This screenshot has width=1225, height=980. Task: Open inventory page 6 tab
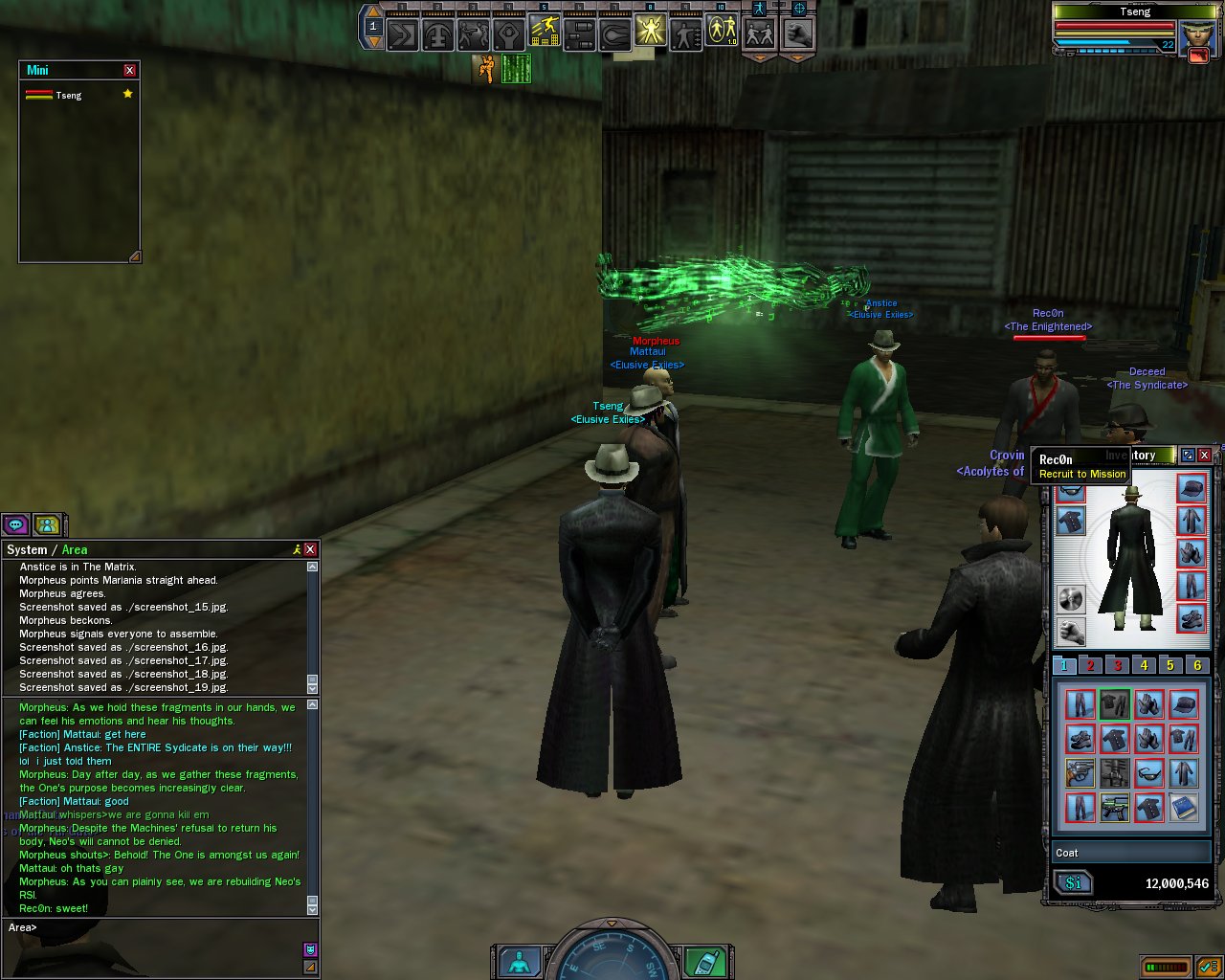click(1196, 665)
